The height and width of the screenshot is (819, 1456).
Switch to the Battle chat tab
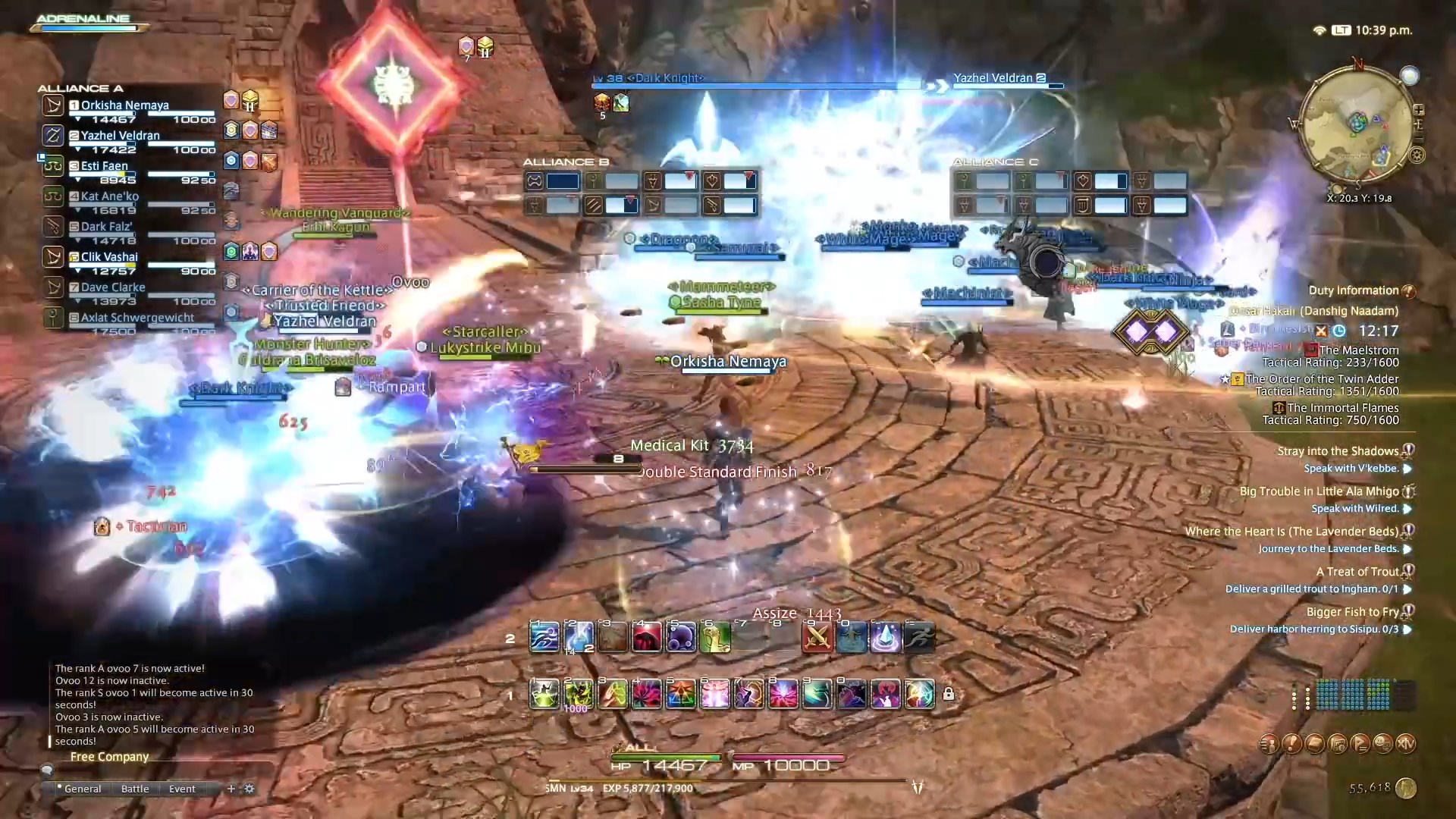(x=134, y=789)
